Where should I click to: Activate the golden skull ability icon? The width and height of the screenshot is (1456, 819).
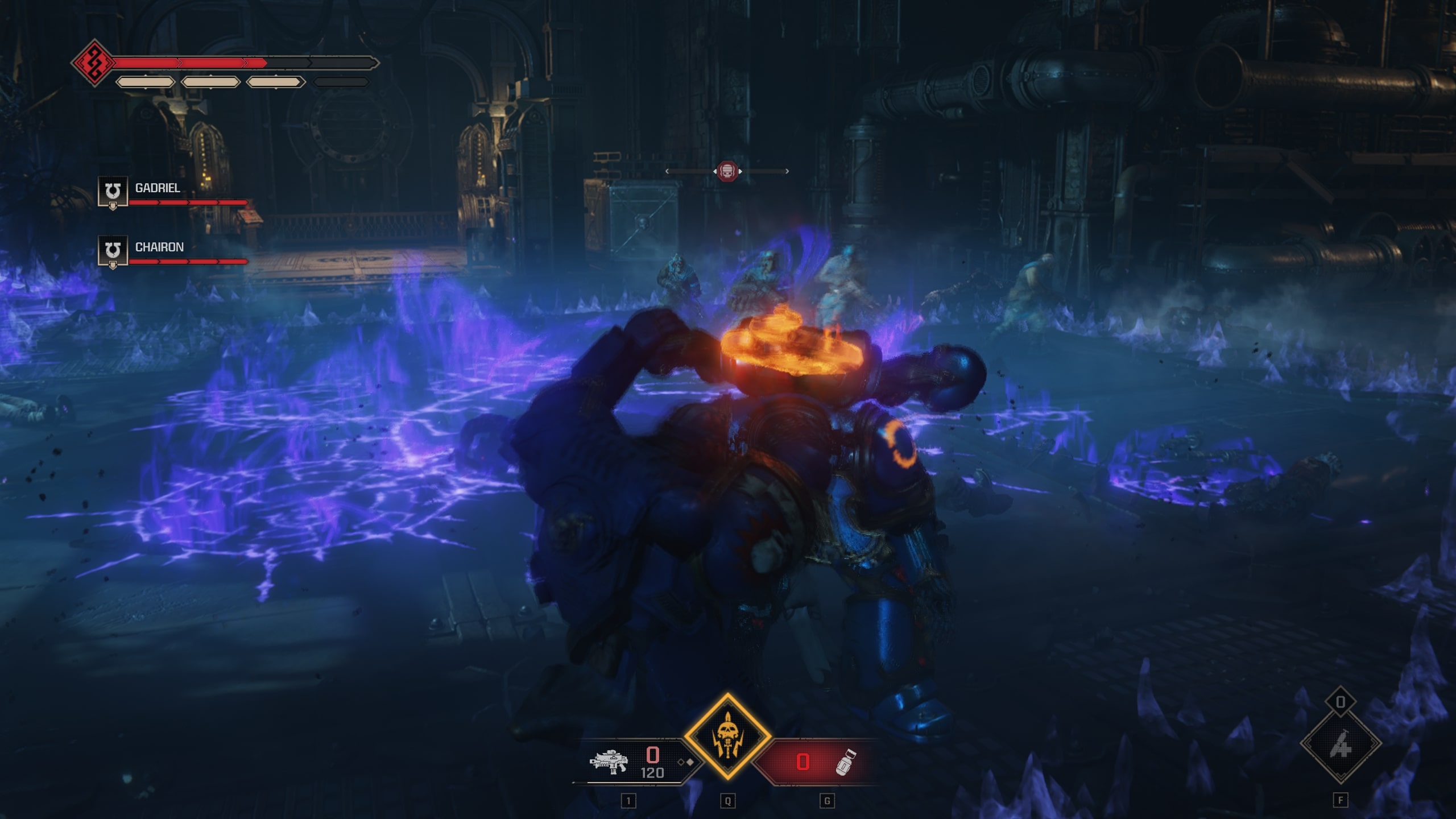727,737
